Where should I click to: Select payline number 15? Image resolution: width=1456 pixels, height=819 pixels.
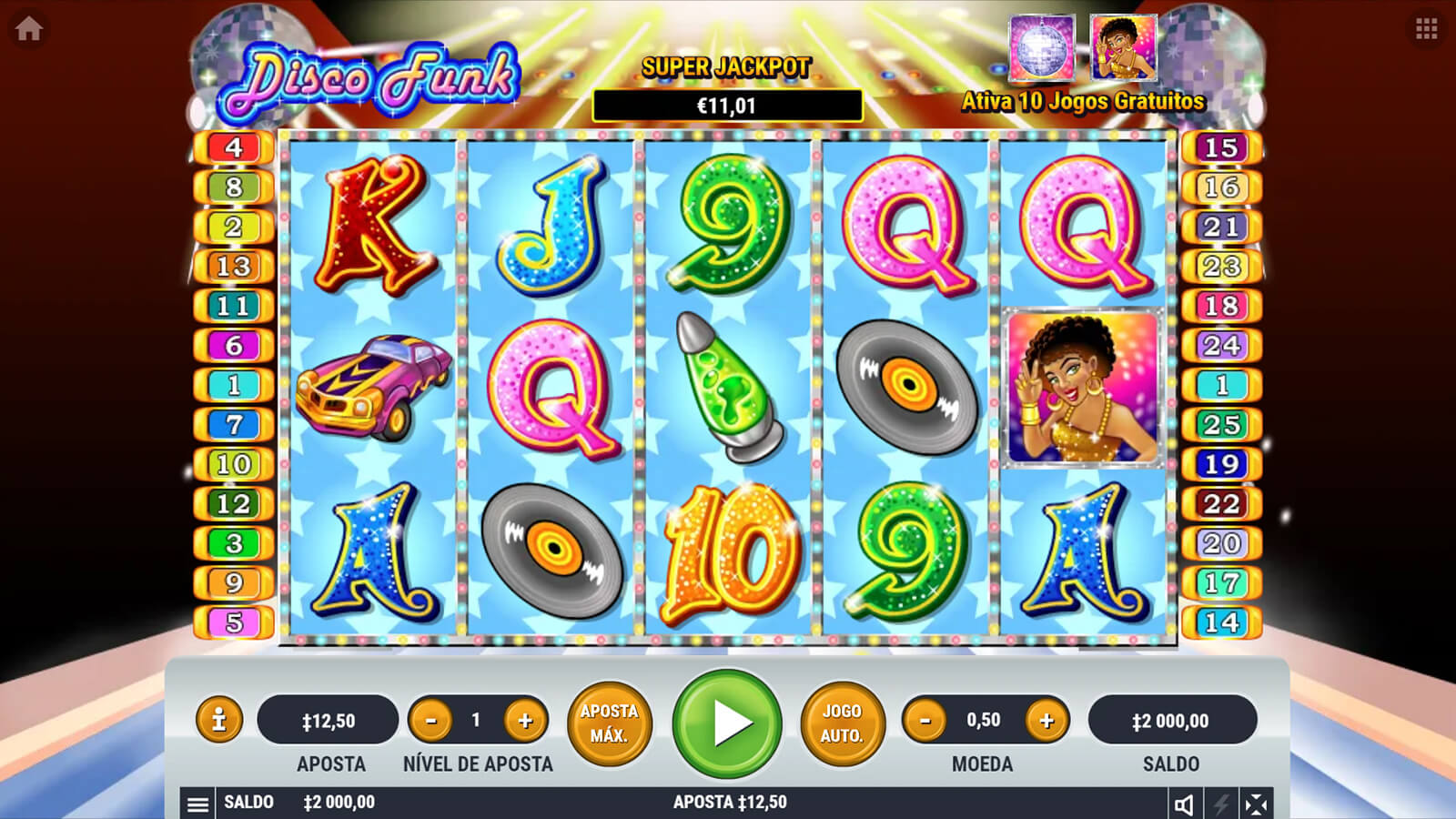click(1221, 147)
